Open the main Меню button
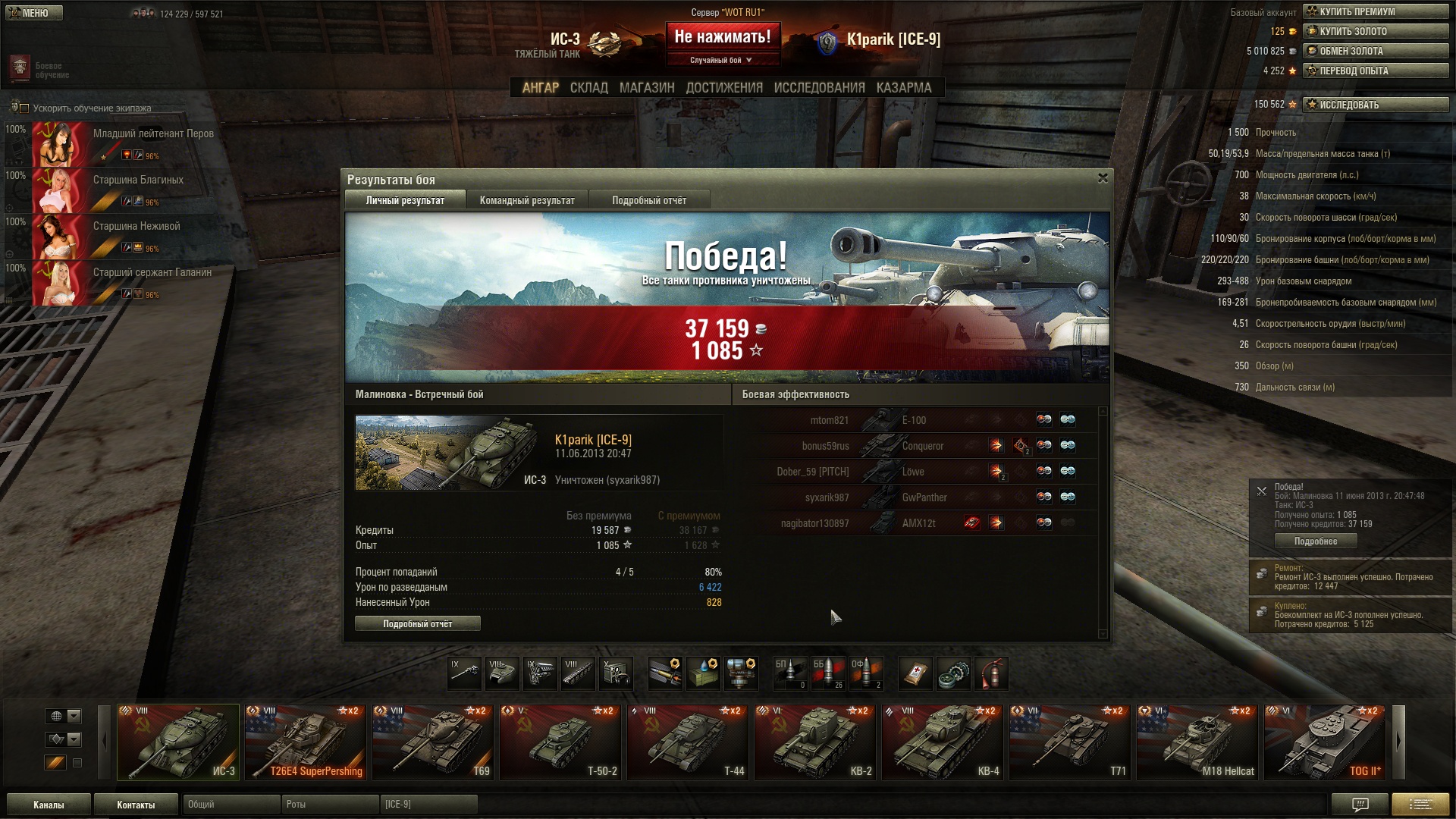This screenshot has width=1456, height=819. [34, 13]
